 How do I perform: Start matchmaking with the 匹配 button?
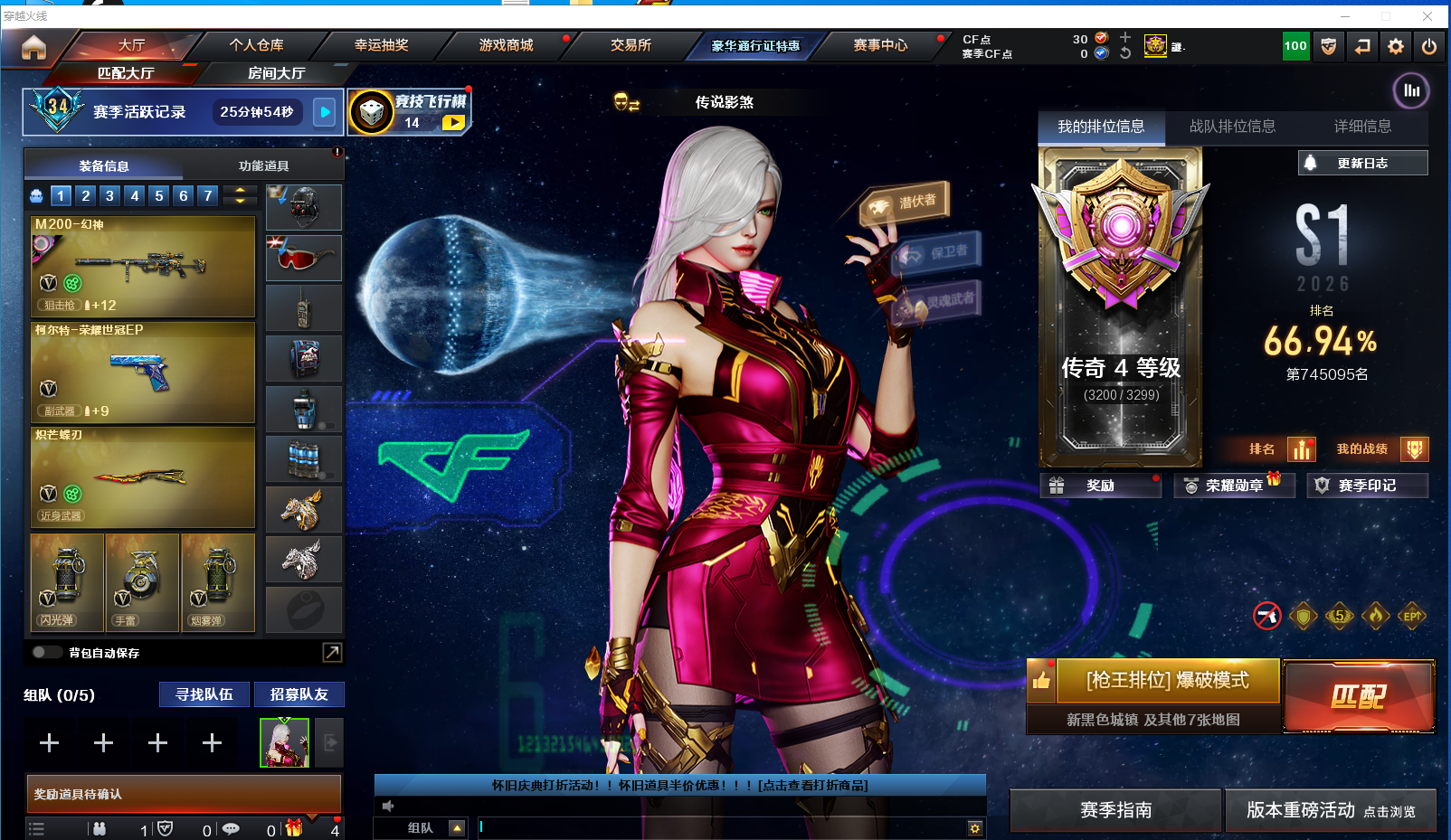(1358, 695)
